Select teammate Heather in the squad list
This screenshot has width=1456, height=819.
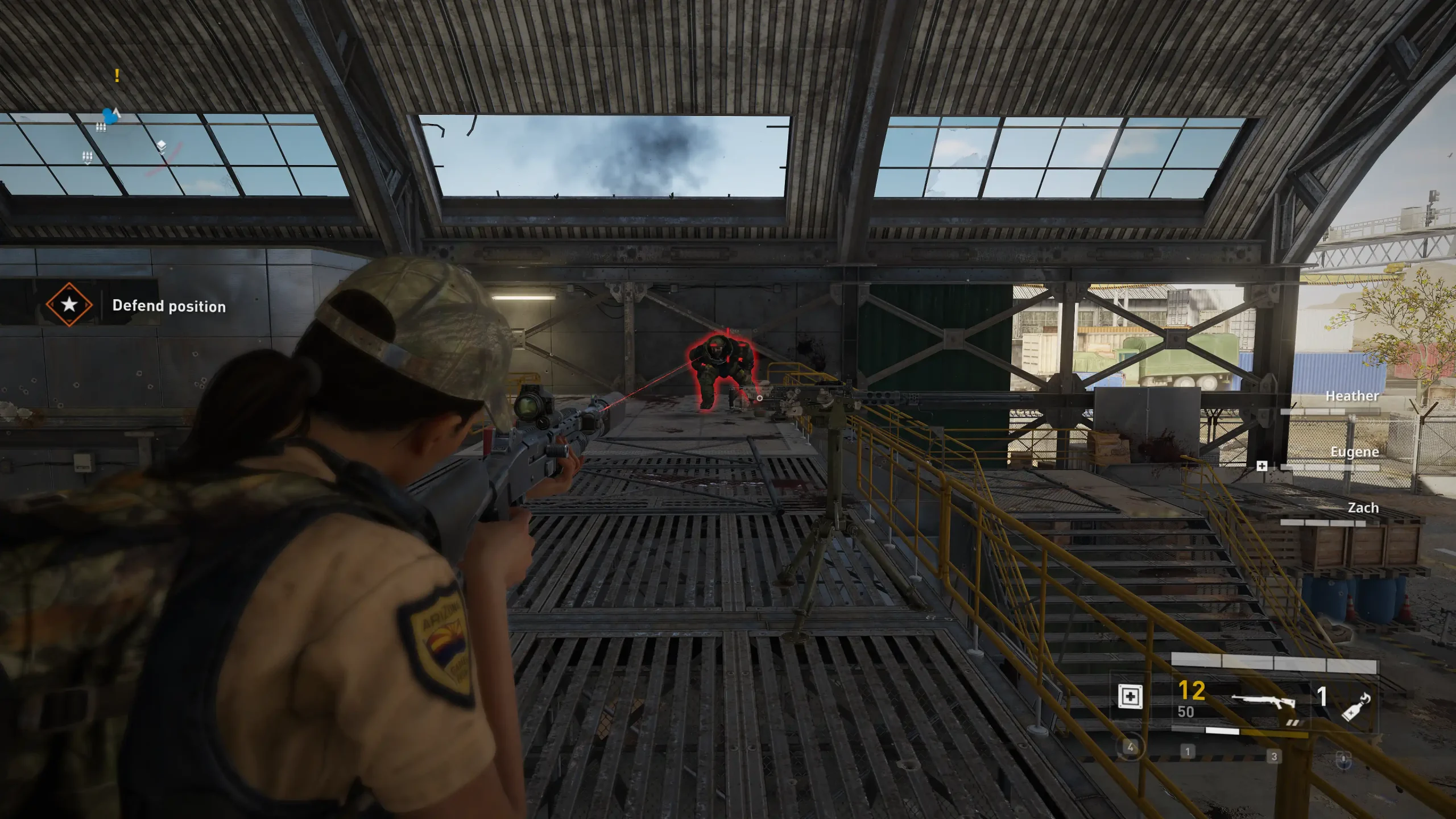tap(1351, 396)
